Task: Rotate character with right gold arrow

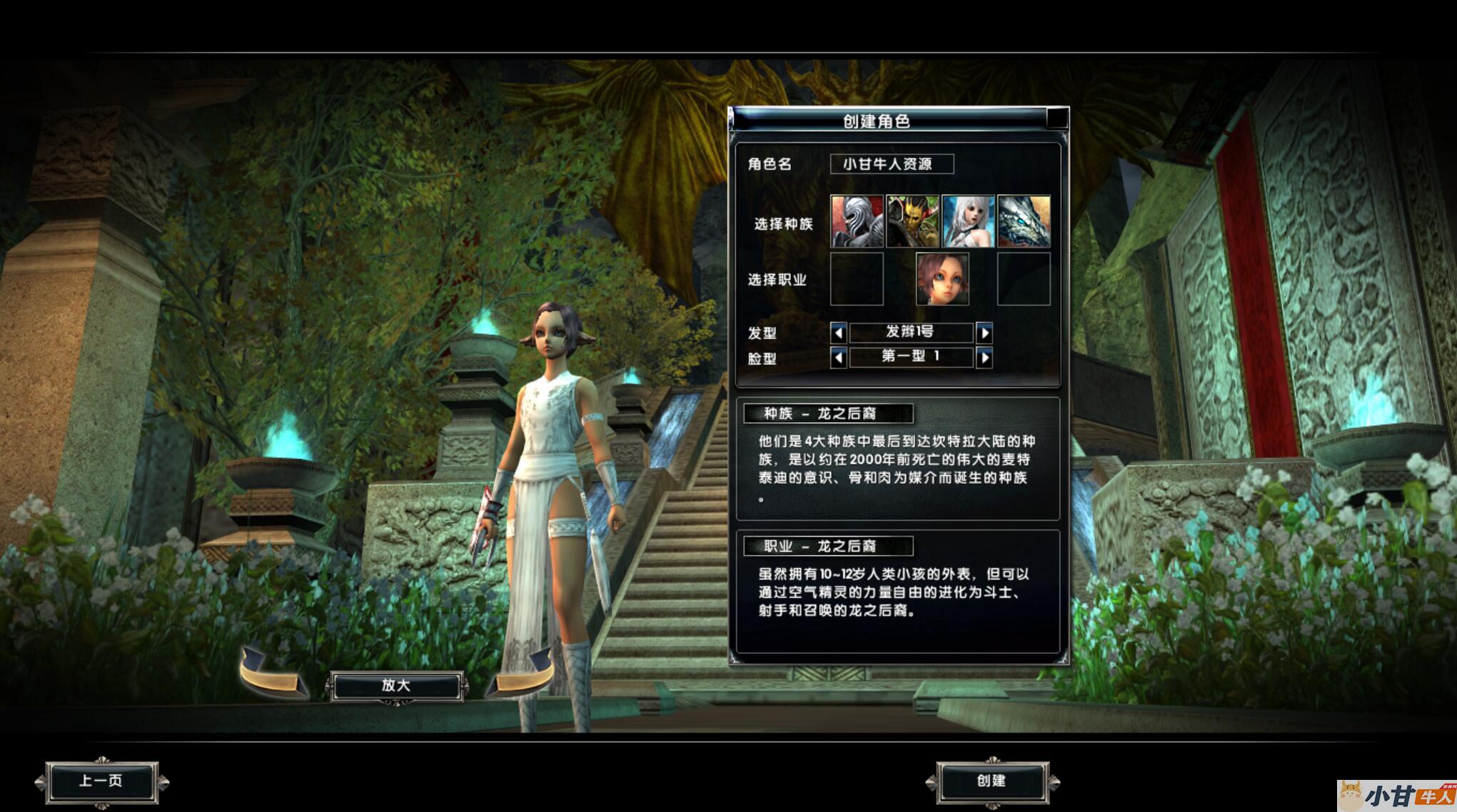Action: tap(523, 674)
